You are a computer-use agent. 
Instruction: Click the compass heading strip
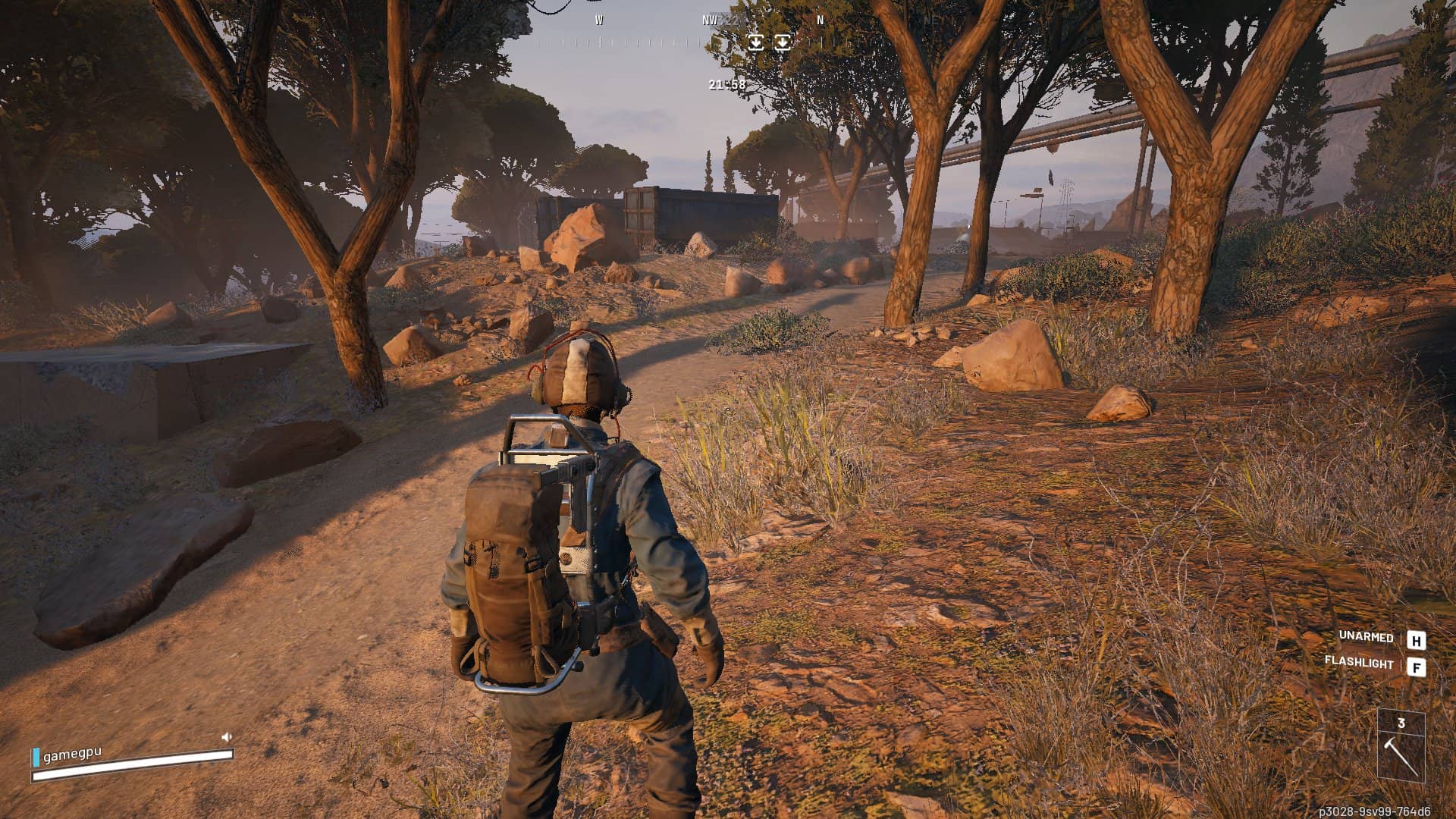click(x=682, y=39)
